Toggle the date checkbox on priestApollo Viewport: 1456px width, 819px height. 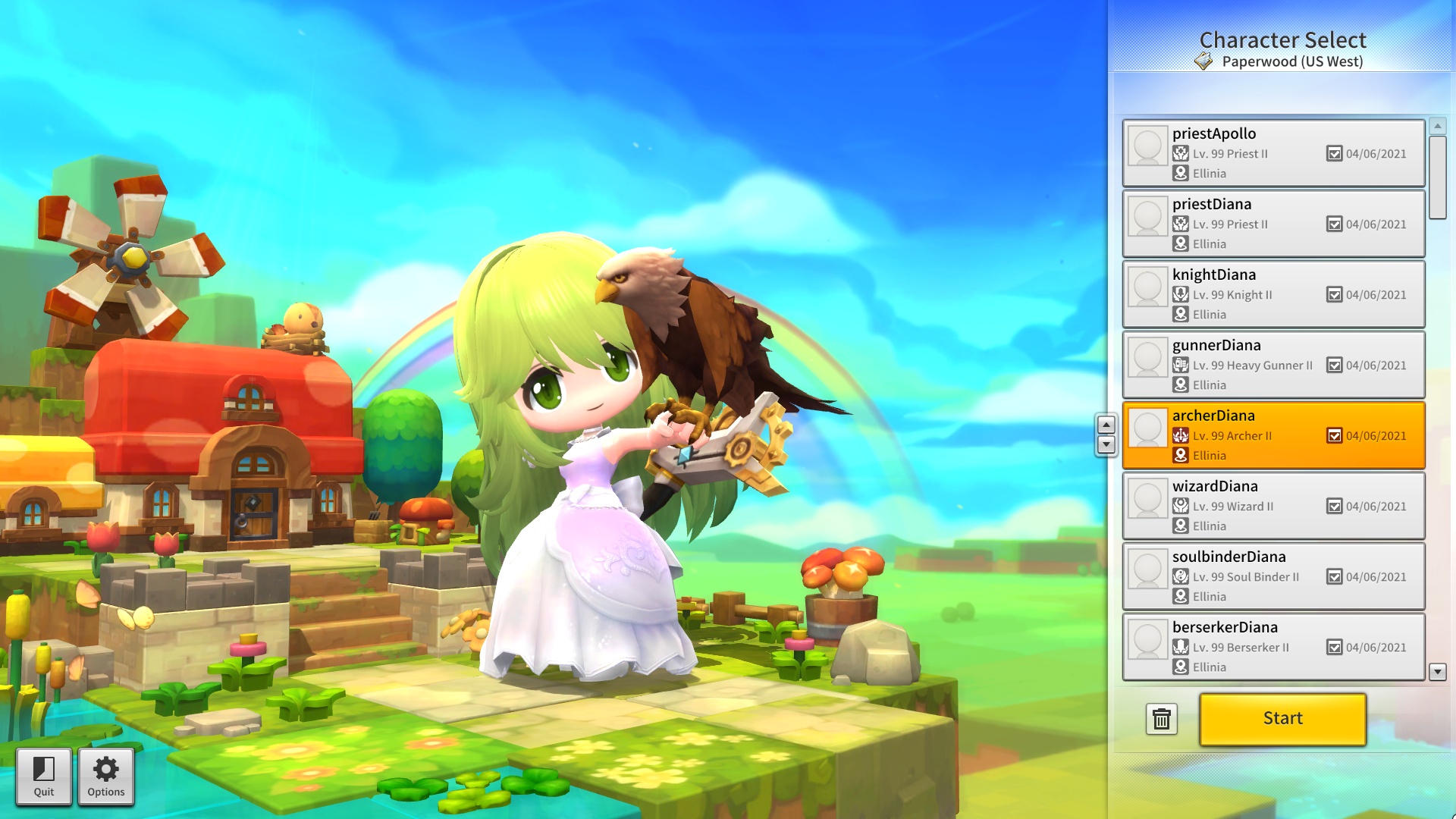pos(1335,153)
